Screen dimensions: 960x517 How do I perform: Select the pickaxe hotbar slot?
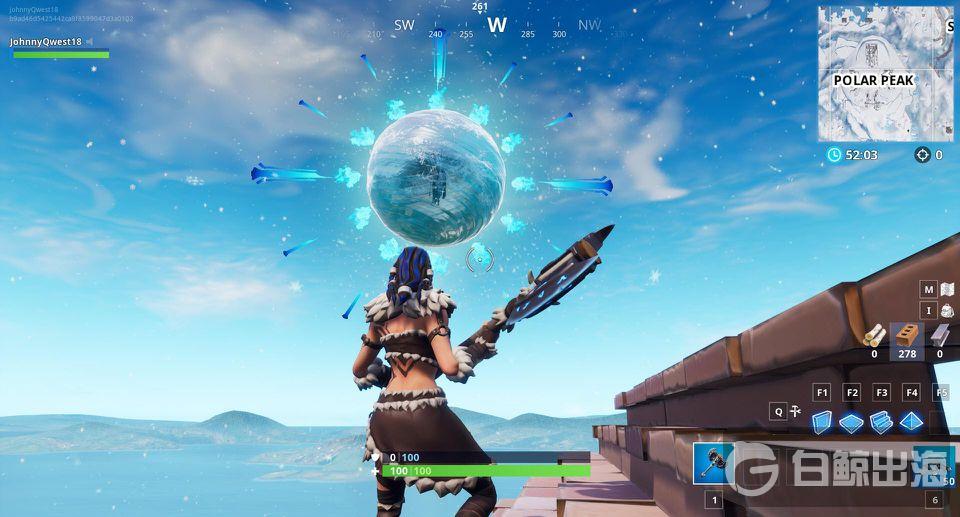click(x=714, y=463)
